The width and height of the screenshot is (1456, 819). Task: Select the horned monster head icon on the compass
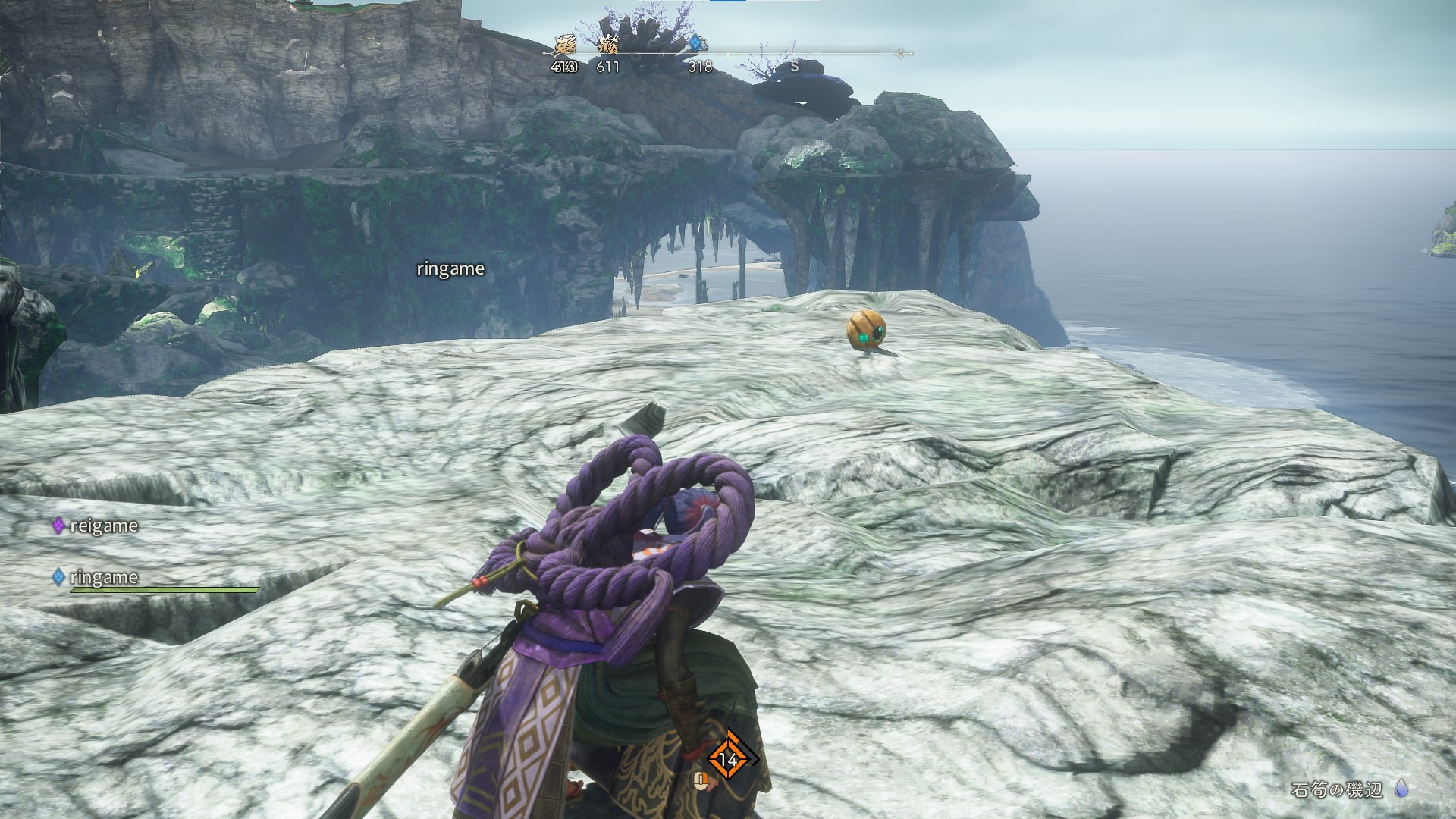[565, 45]
